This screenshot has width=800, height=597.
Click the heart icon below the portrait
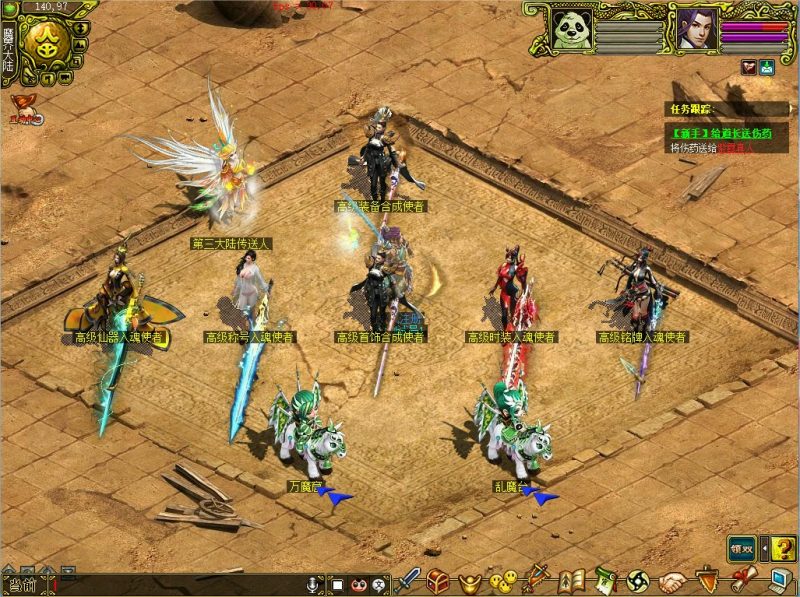[748, 67]
